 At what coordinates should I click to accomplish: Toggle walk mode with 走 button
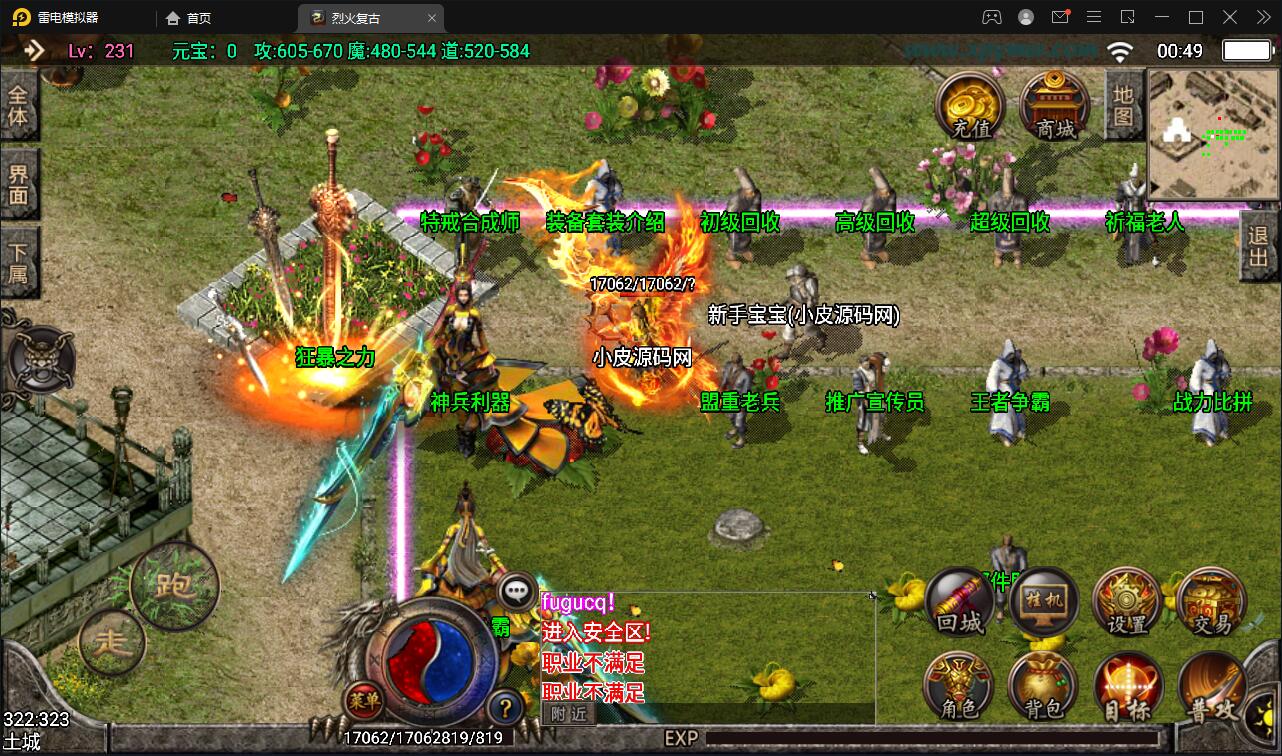point(112,642)
